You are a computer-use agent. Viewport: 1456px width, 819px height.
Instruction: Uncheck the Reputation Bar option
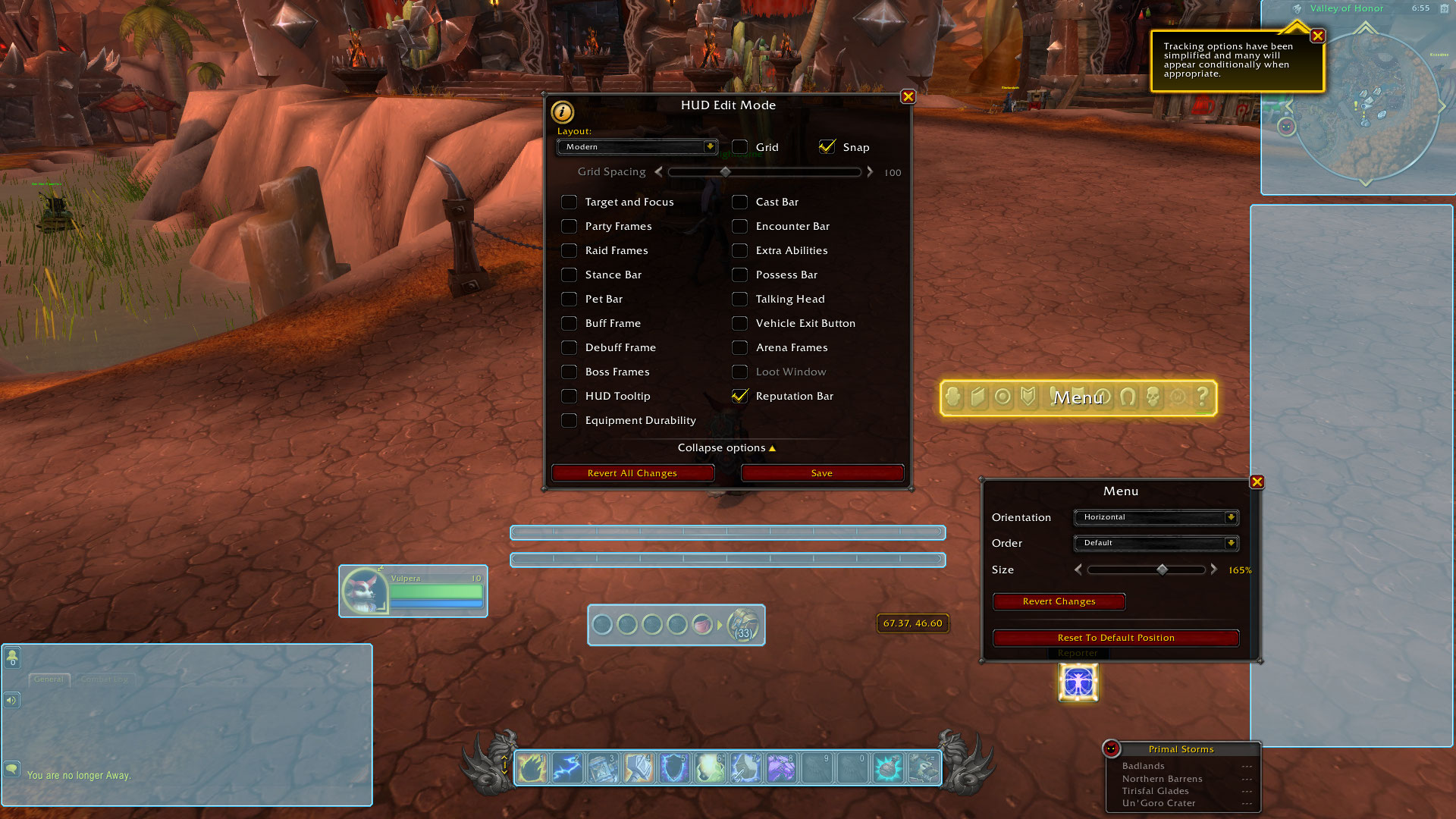tap(739, 396)
